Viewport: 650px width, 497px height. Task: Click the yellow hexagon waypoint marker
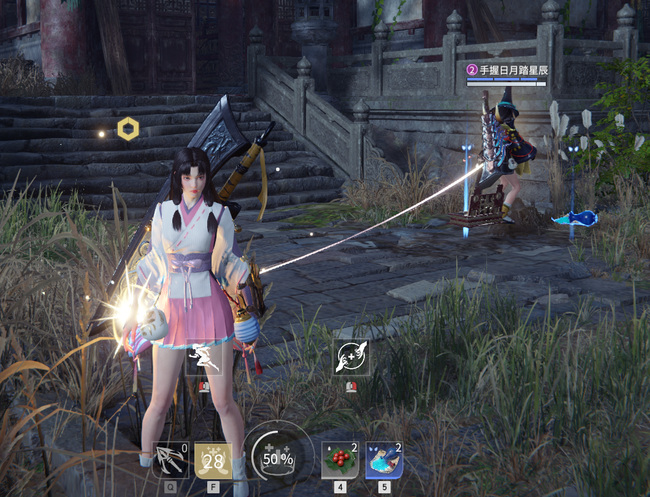click(x=127, y=128)
